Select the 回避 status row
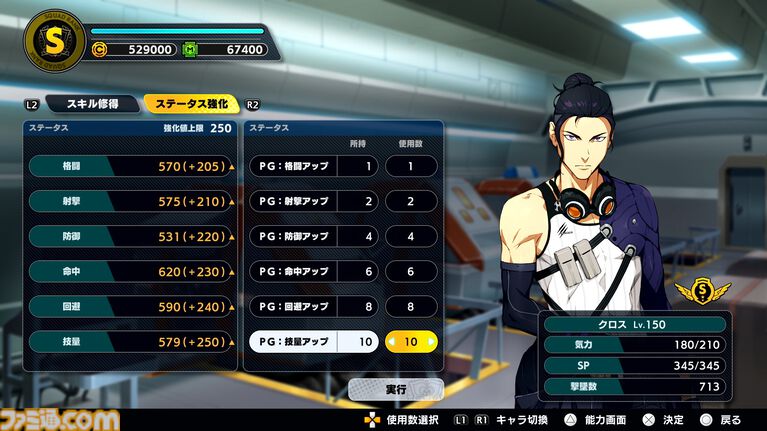Viewport: 767px width, 431px height. coord(133,306)
